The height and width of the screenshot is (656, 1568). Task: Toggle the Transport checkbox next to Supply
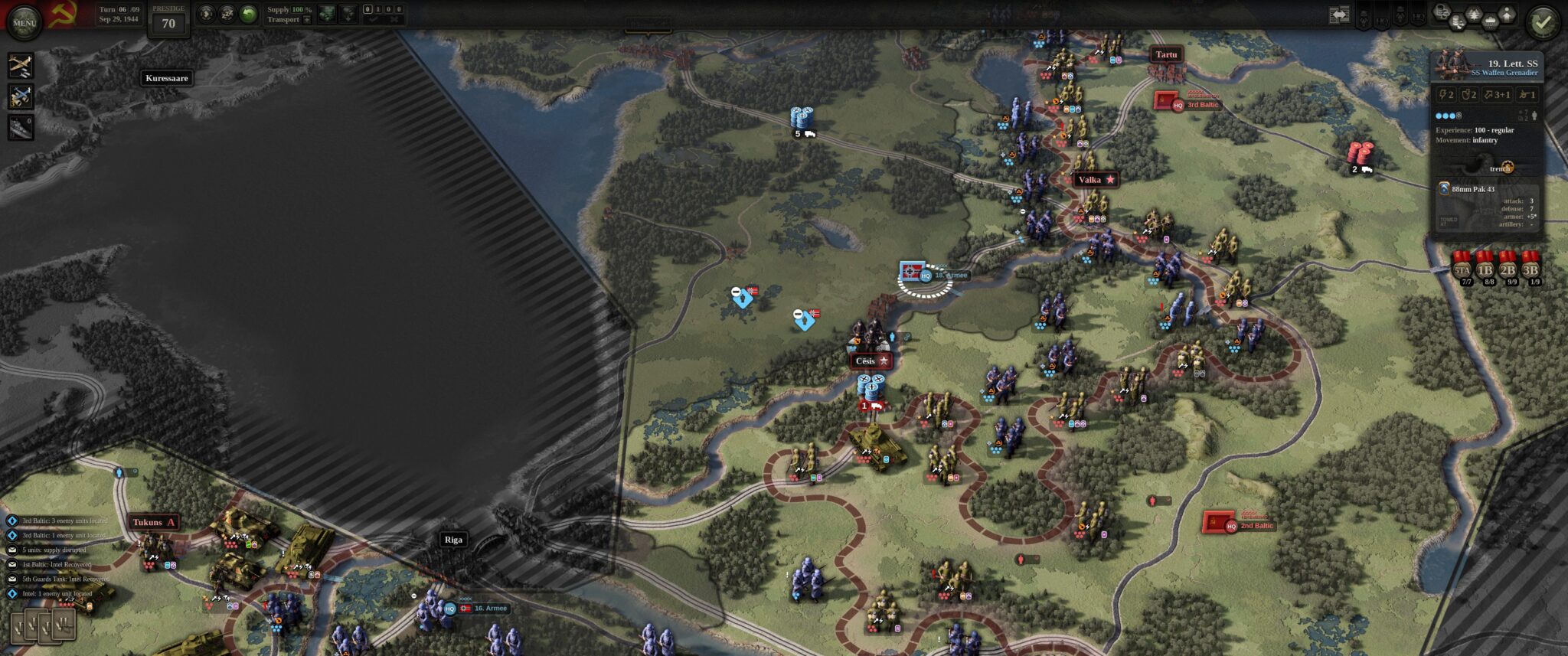coord(307,20)
